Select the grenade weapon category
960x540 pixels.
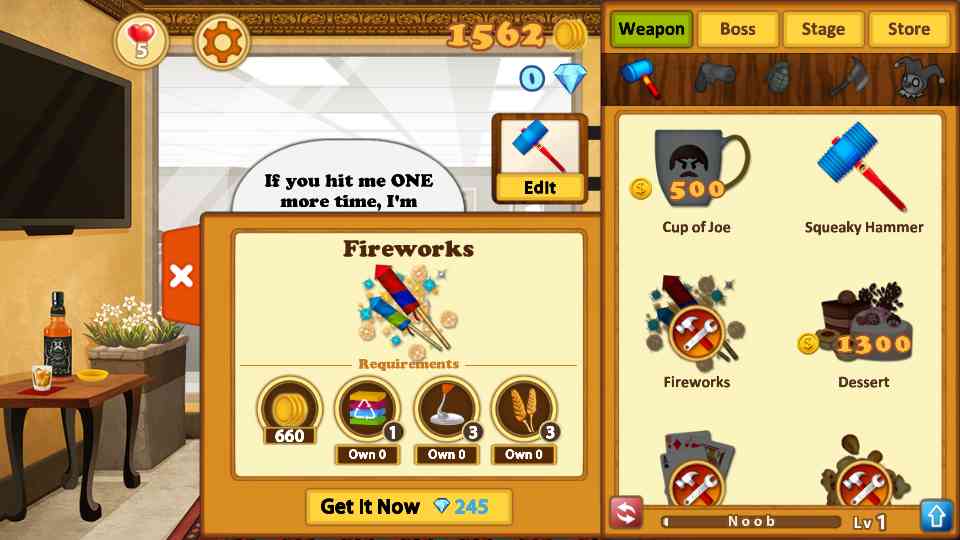(x=779, y=76)
